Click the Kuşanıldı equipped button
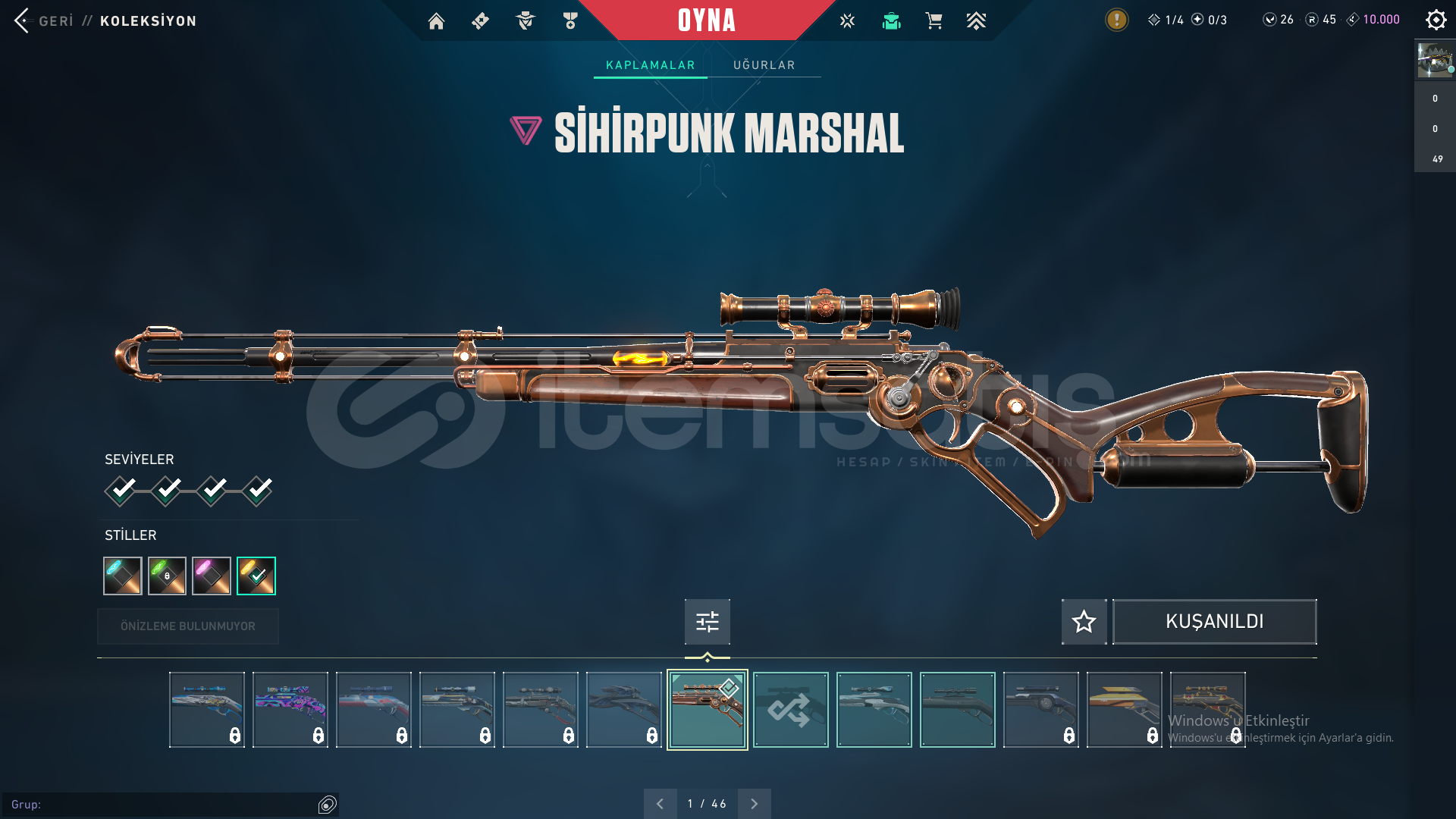The height and width of the screenshot is (819, 1456). click(1214, 622)
